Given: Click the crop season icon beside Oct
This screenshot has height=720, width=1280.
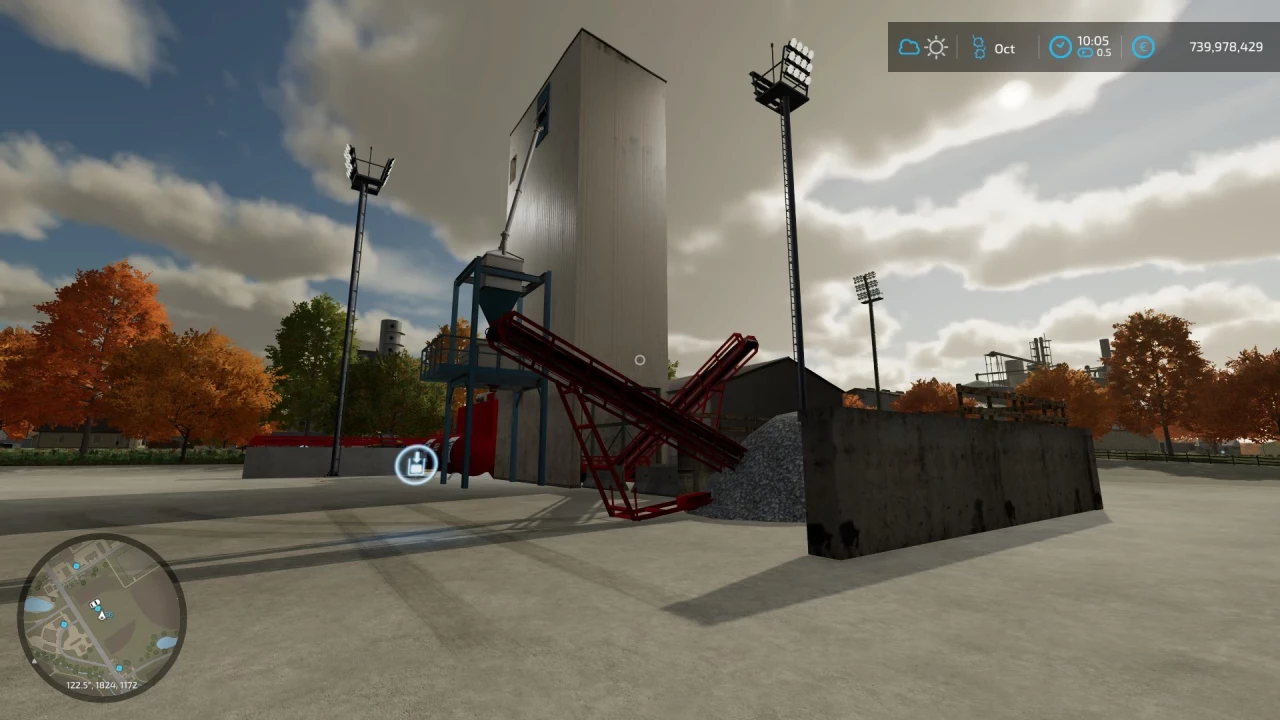Looking at the screenshot, I should 978,47.
